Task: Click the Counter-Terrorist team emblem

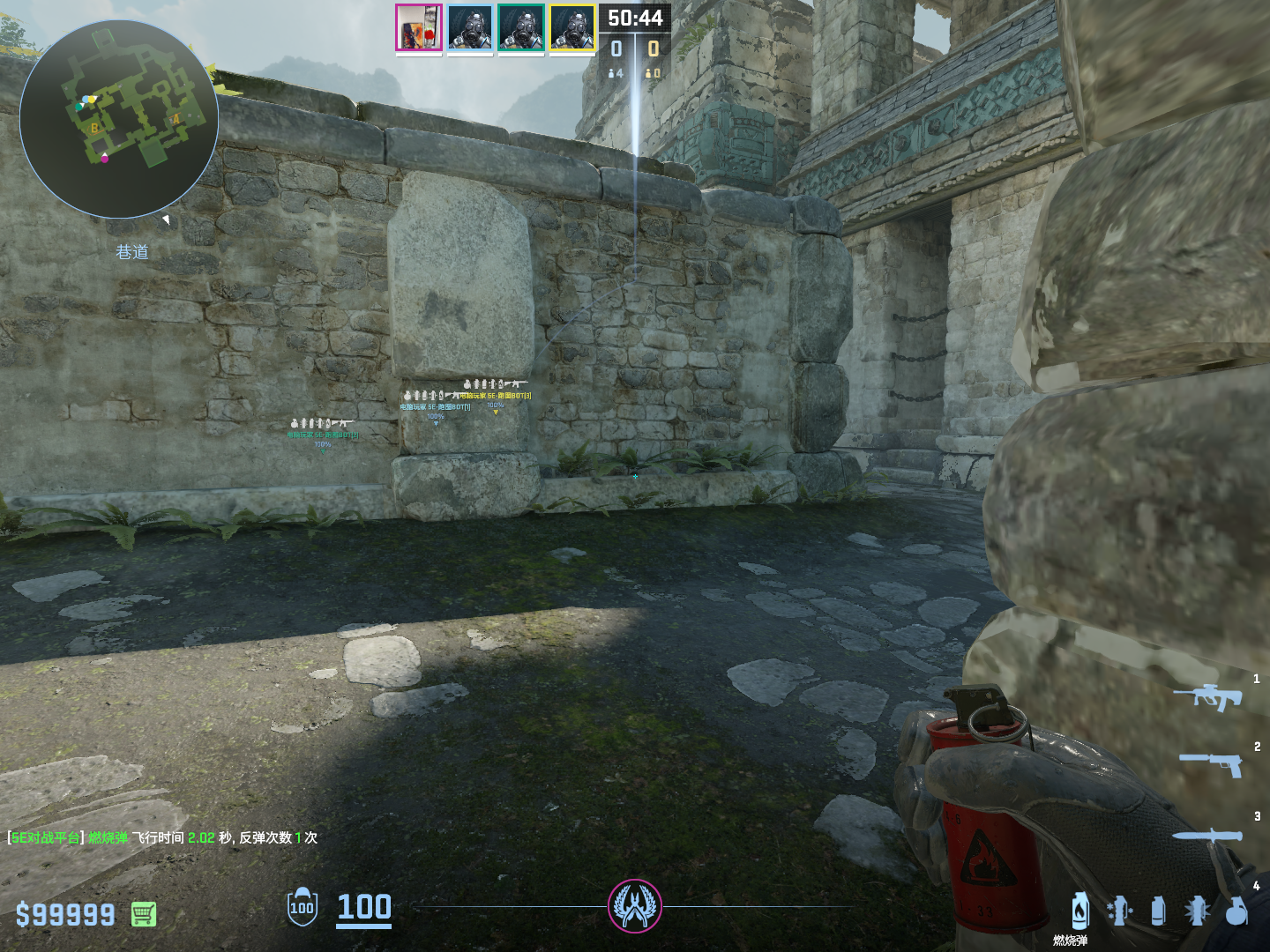Action: click(x=634, y=906)
